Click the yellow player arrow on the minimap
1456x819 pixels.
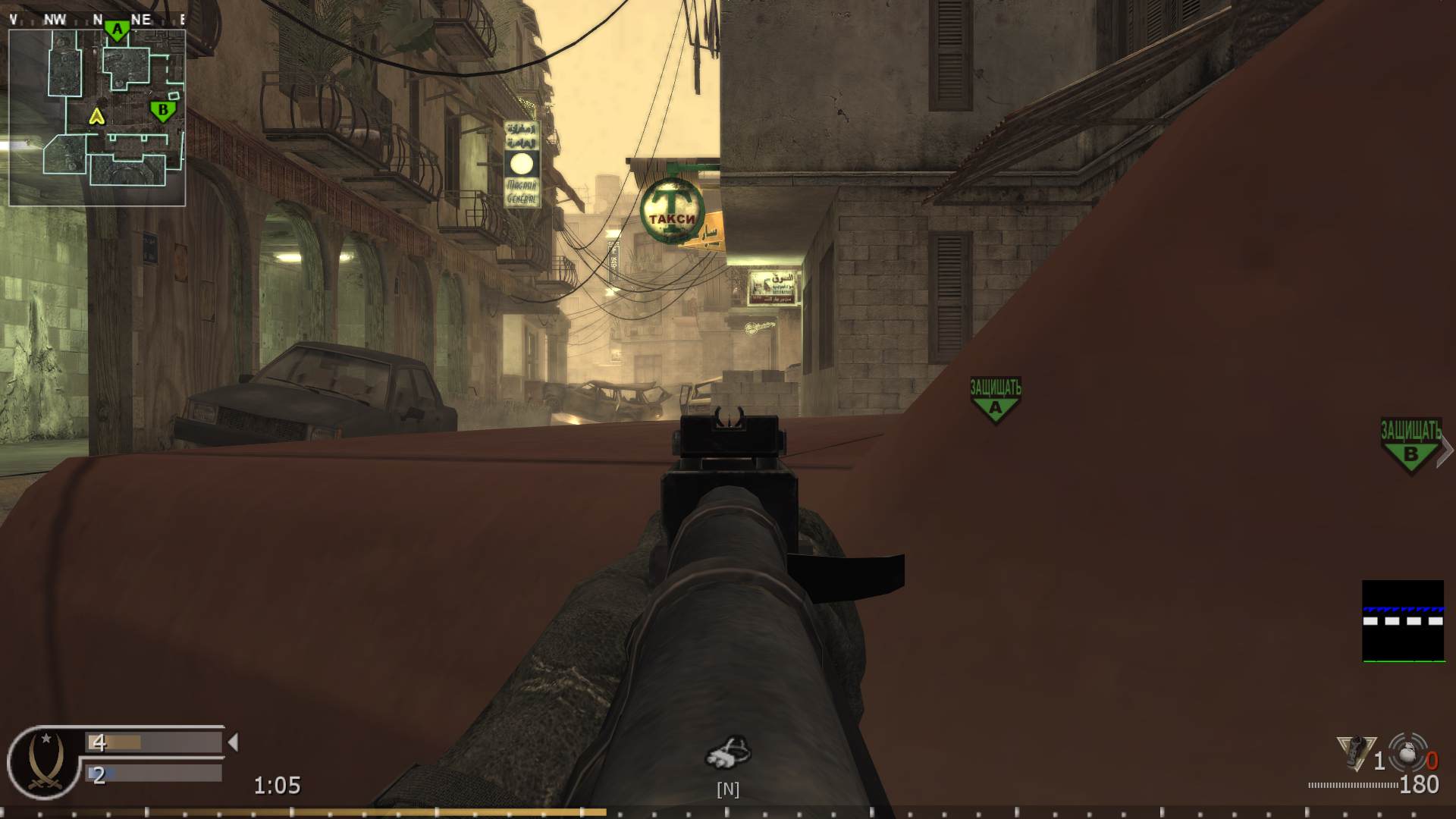coord(96,118)
